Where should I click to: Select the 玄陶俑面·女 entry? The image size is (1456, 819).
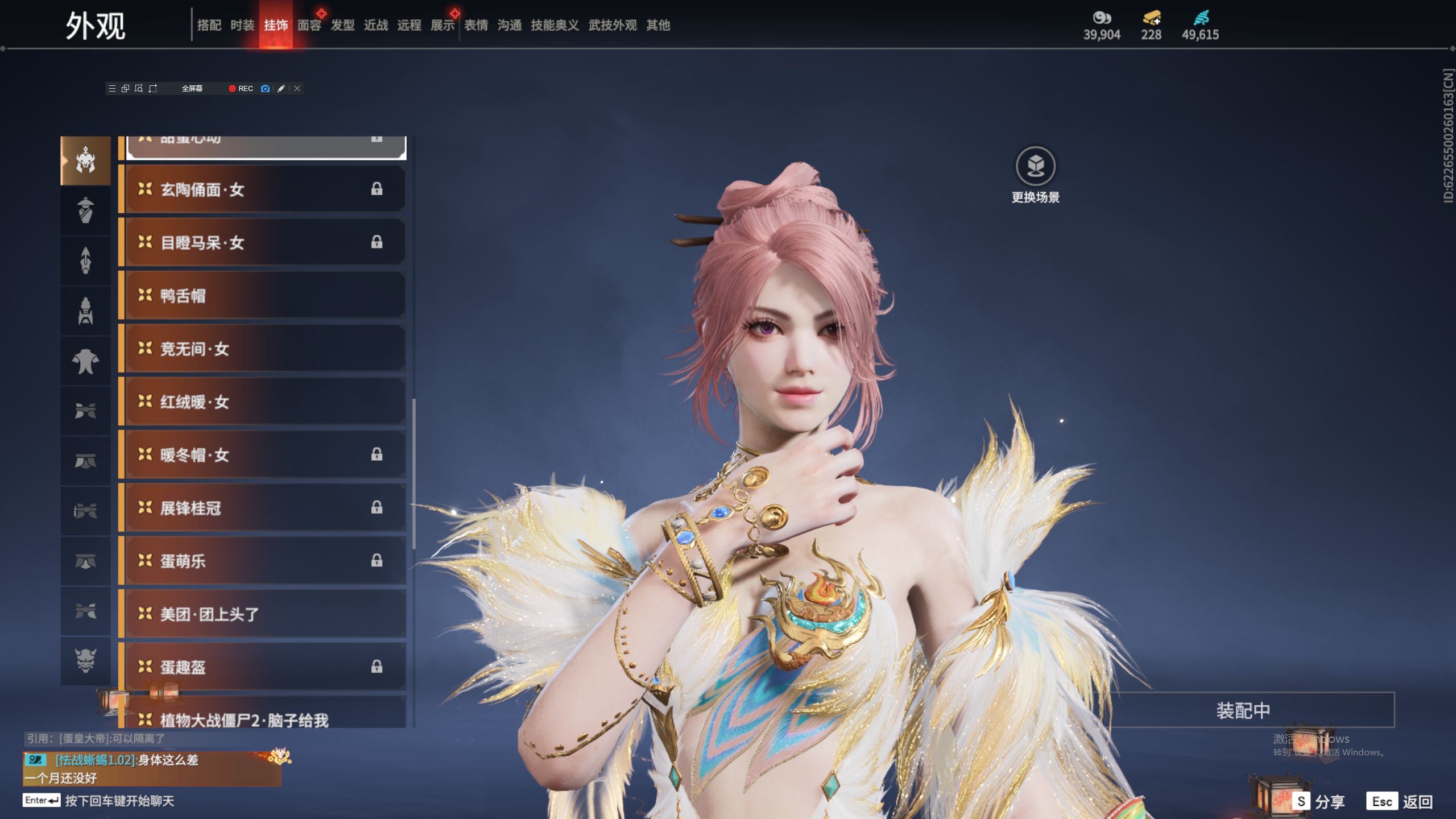264,189
